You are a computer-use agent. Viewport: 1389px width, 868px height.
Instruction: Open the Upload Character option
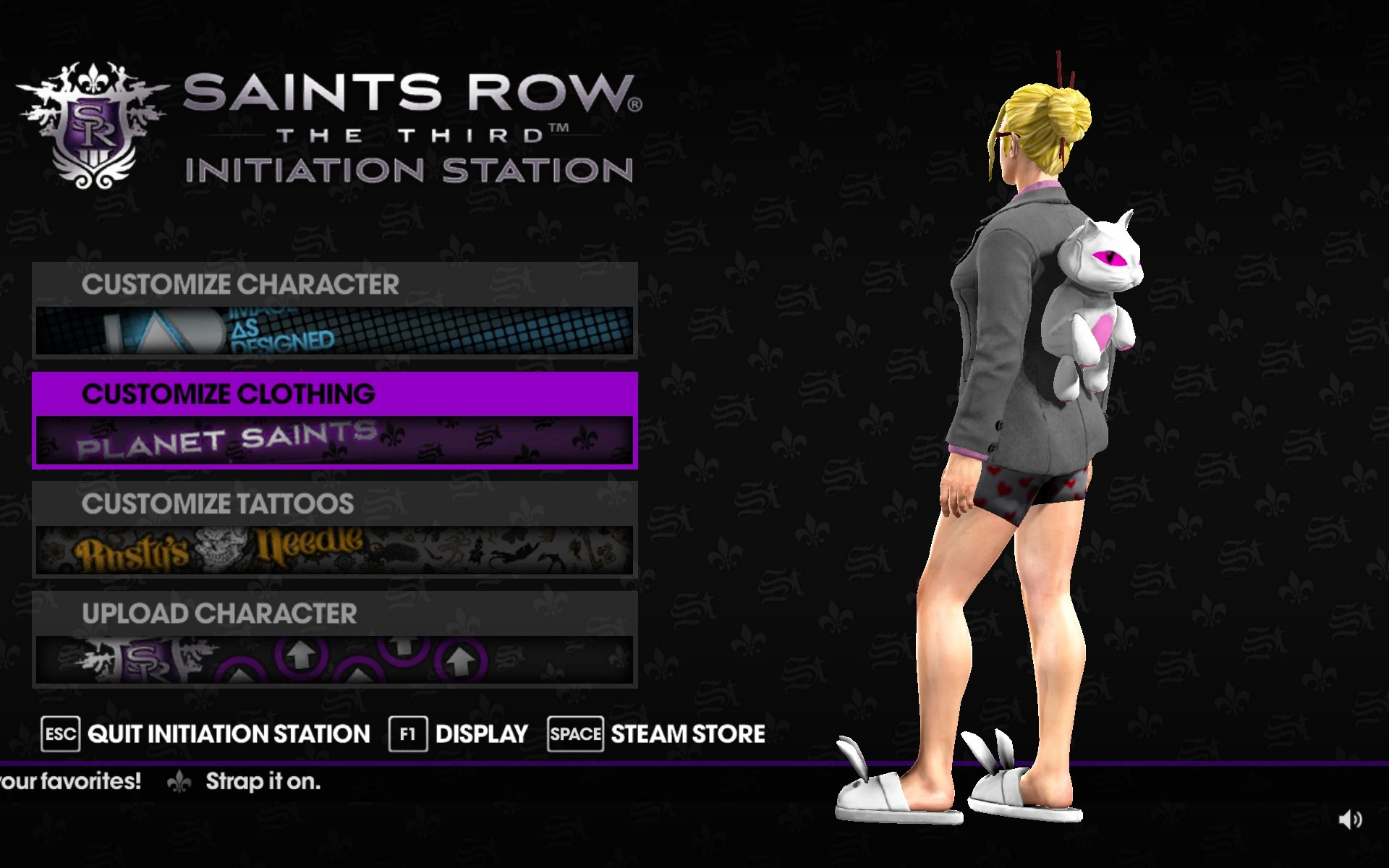point(334,639)
